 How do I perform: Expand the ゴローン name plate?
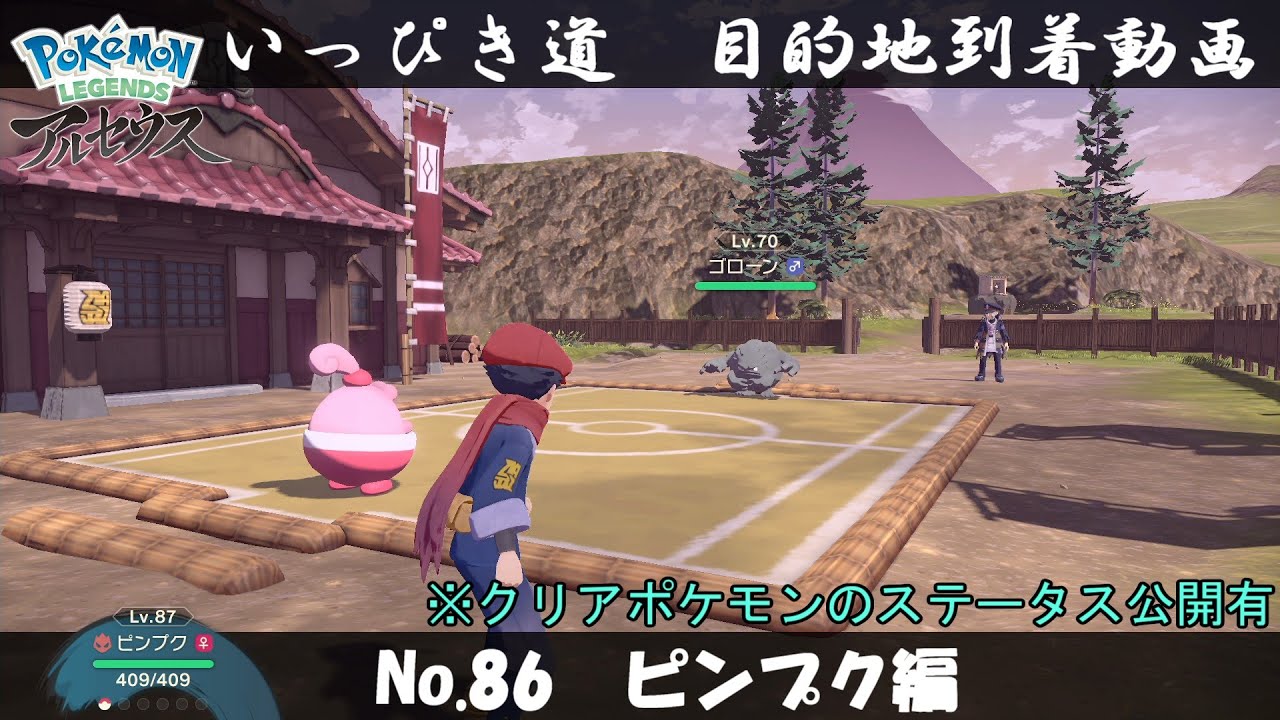pos(743,265)
